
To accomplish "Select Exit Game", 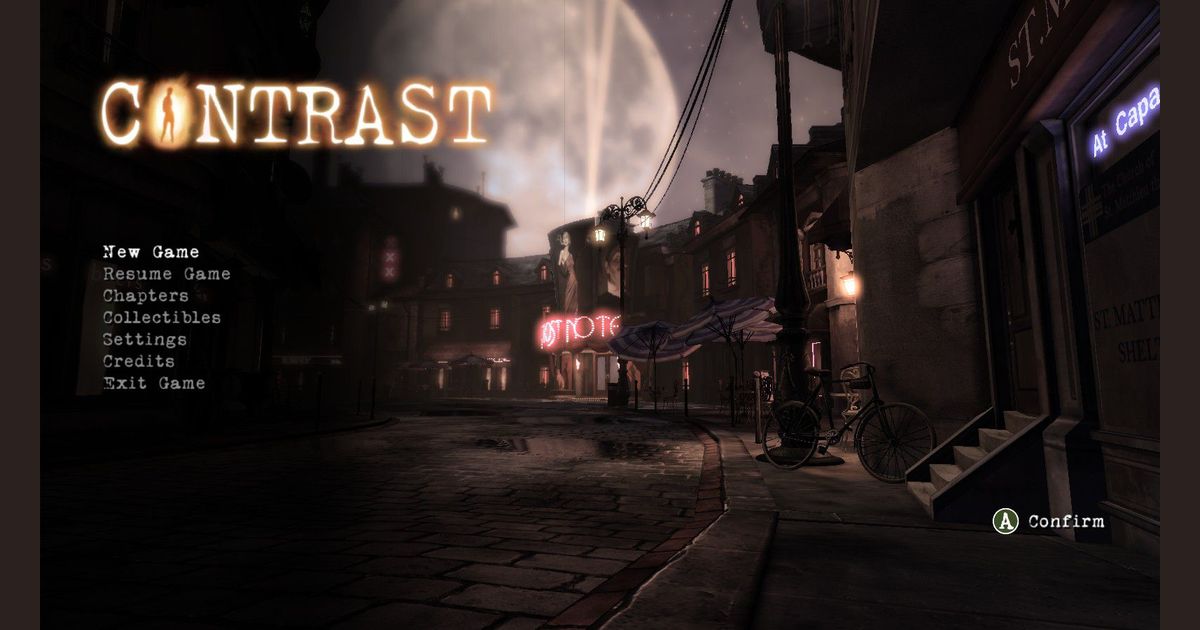I will 154,384.
